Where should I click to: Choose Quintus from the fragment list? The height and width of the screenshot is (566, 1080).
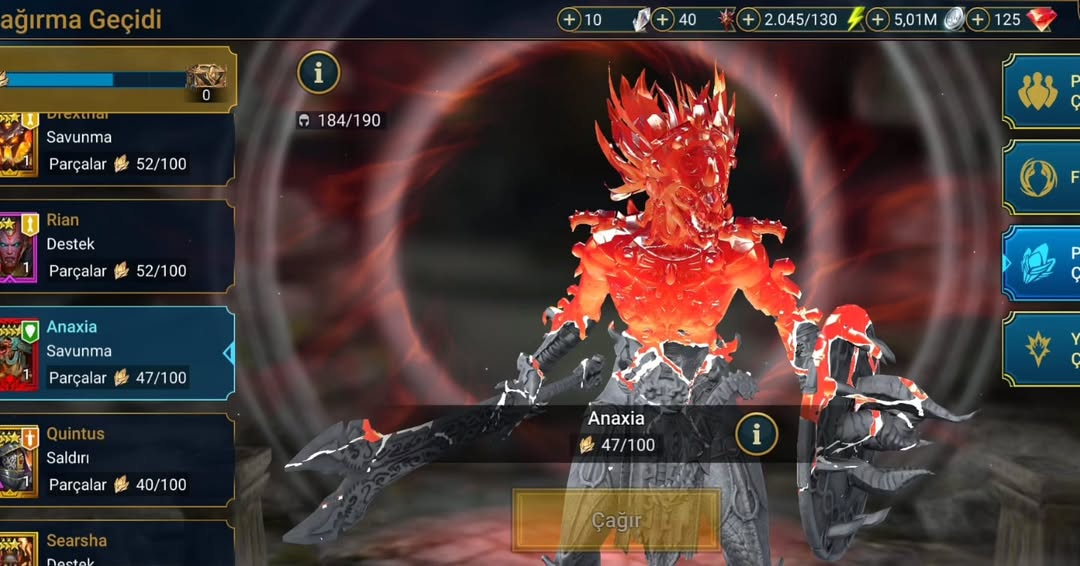pos(117,459)
